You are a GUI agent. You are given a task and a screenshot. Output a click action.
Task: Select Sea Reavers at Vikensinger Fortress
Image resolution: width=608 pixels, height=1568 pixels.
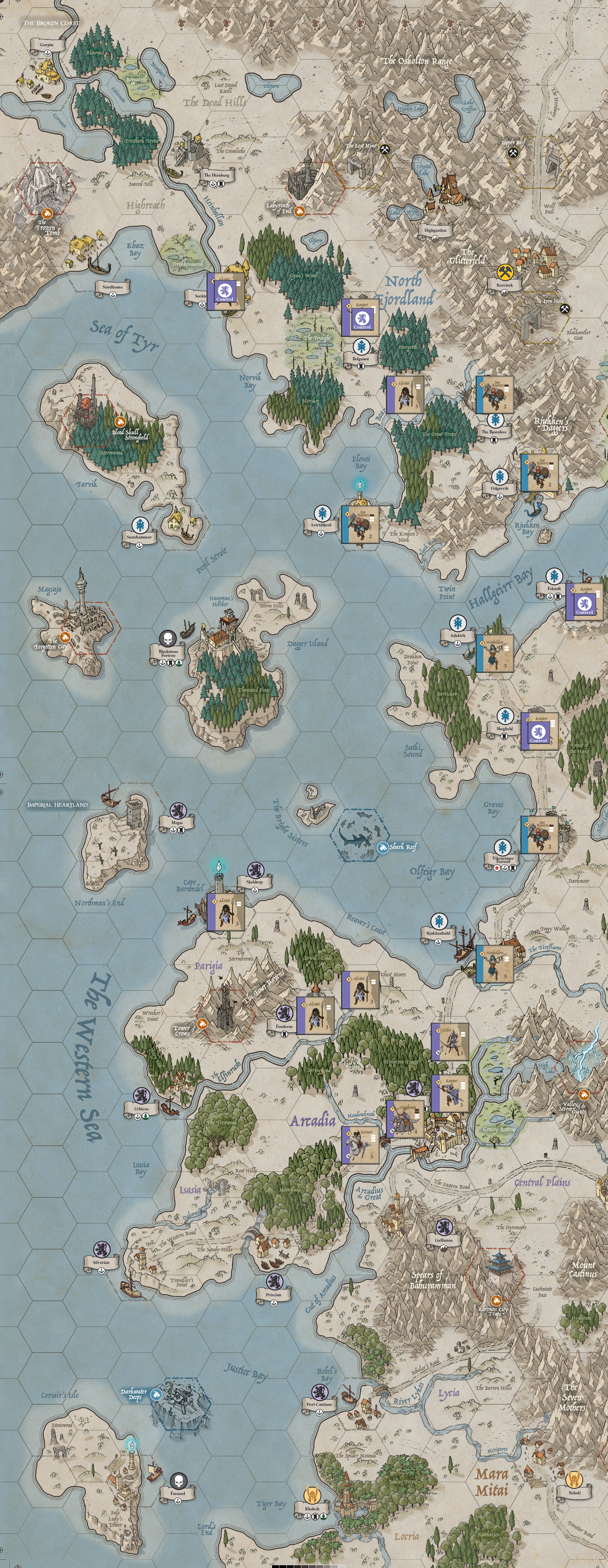(x=540, y=835)
